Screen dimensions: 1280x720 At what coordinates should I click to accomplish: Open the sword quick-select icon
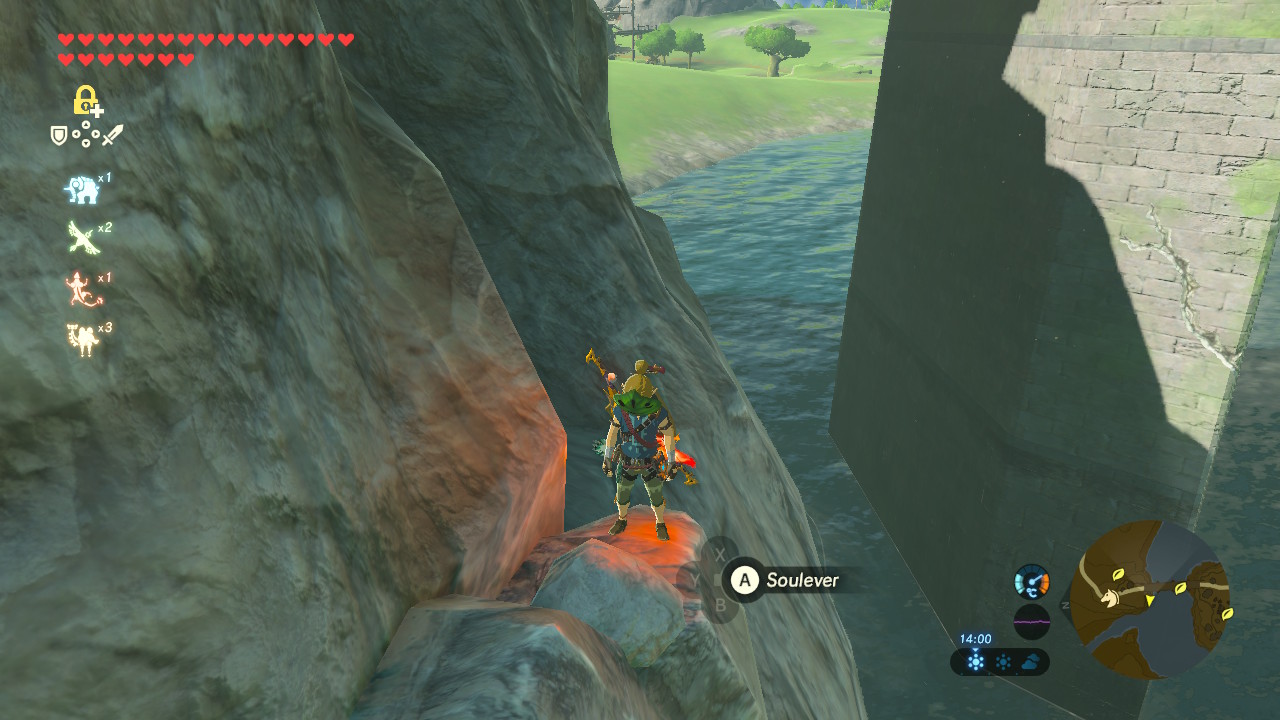tap(112, 134)
